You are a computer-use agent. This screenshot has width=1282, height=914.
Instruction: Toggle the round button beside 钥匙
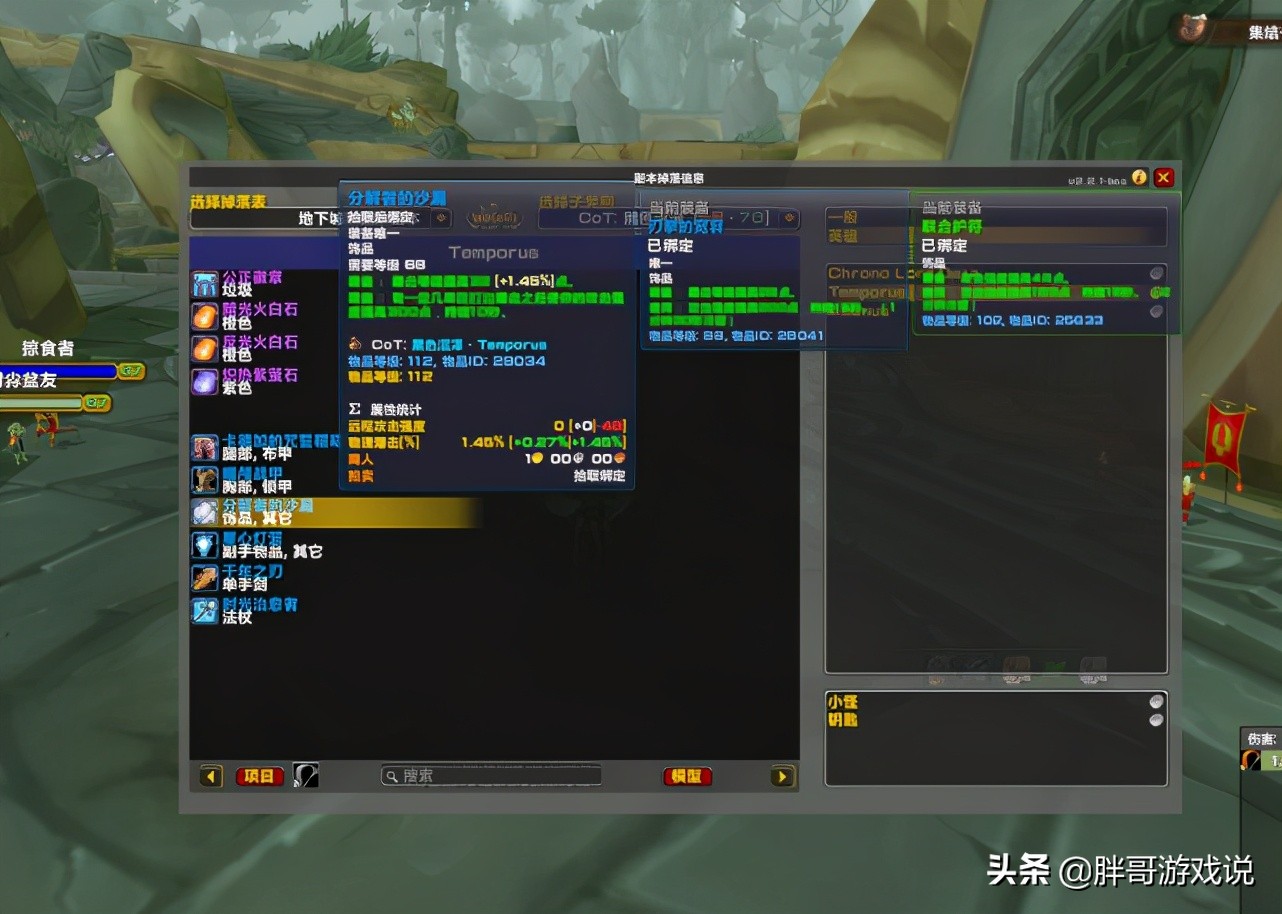pos(1156,722)
